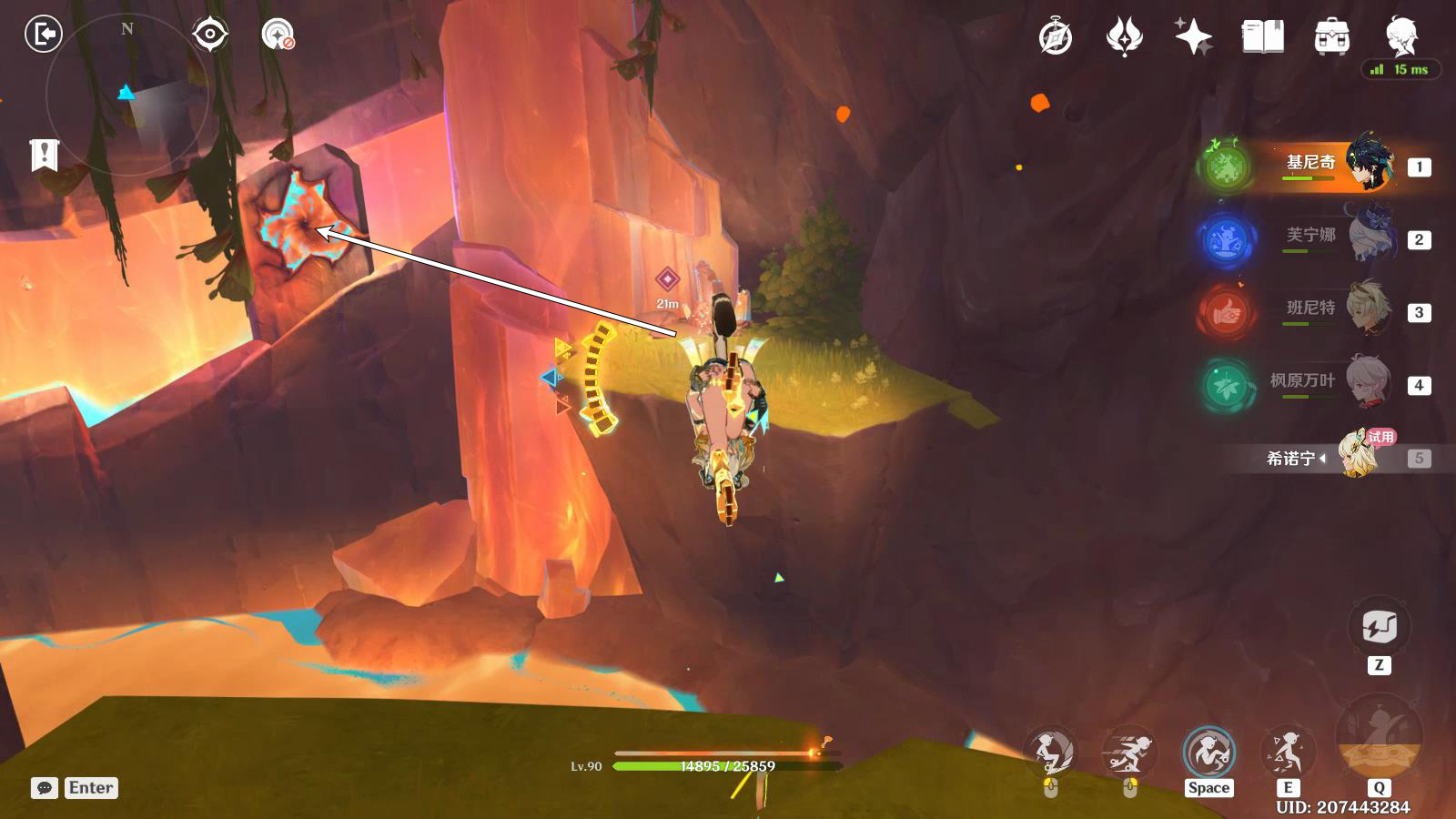Open the compass navigation icon

pos(1056,37)
